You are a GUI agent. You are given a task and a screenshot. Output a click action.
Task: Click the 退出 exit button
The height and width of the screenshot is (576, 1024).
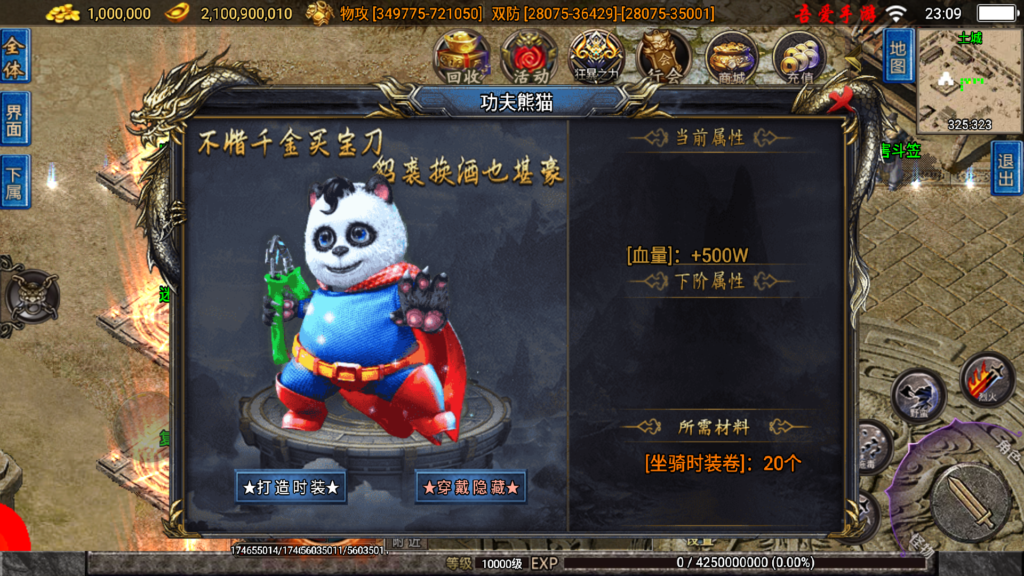coord(1006,167)
